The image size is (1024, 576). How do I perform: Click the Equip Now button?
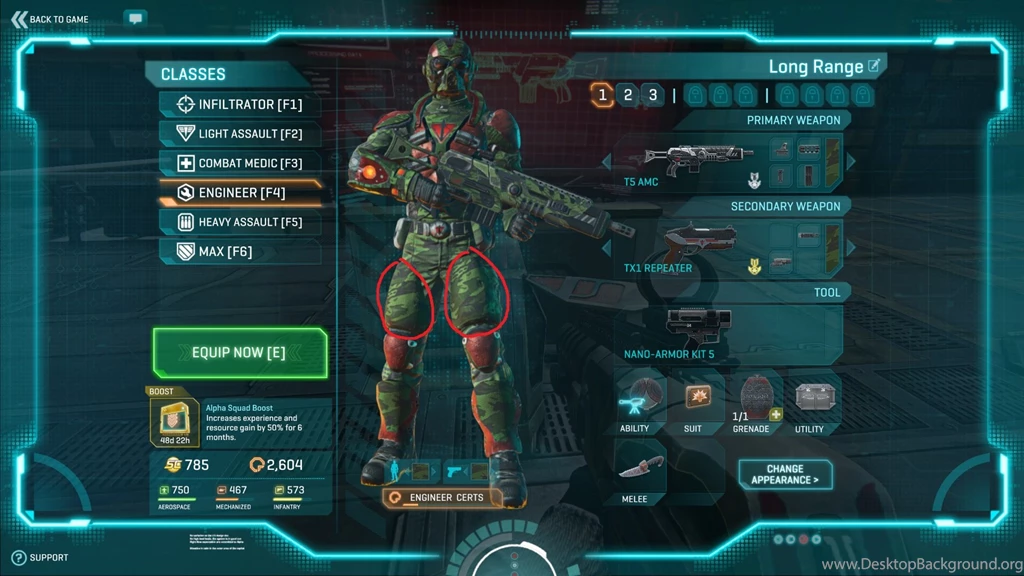[x=239, y=353]
